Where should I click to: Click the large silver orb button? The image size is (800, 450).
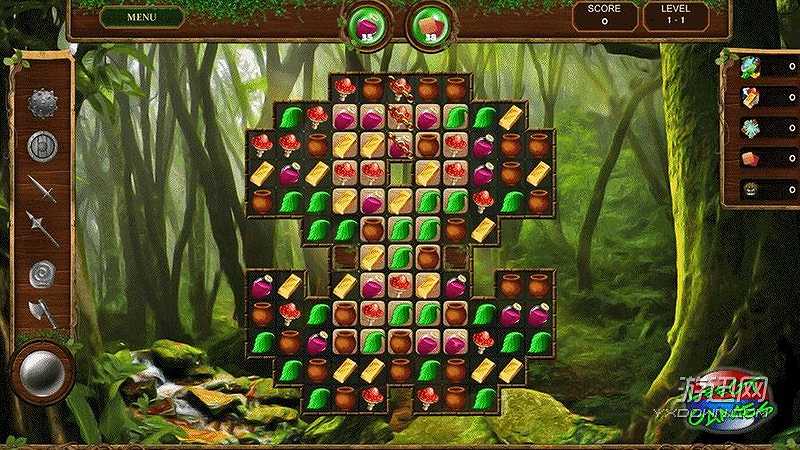pyautogui.click(x=43, y=370)
